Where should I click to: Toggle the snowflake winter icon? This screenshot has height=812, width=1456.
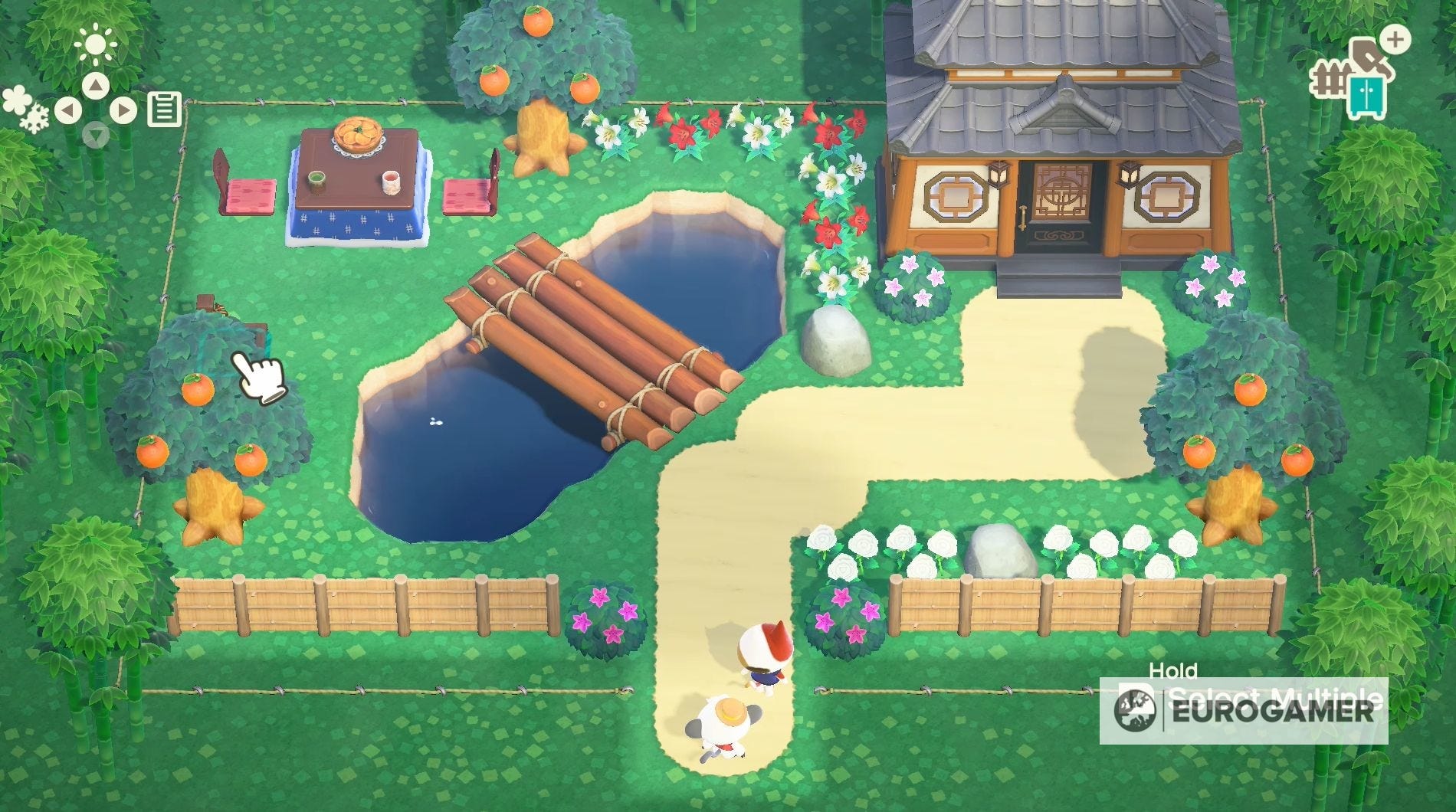click(x=34, y=118)
